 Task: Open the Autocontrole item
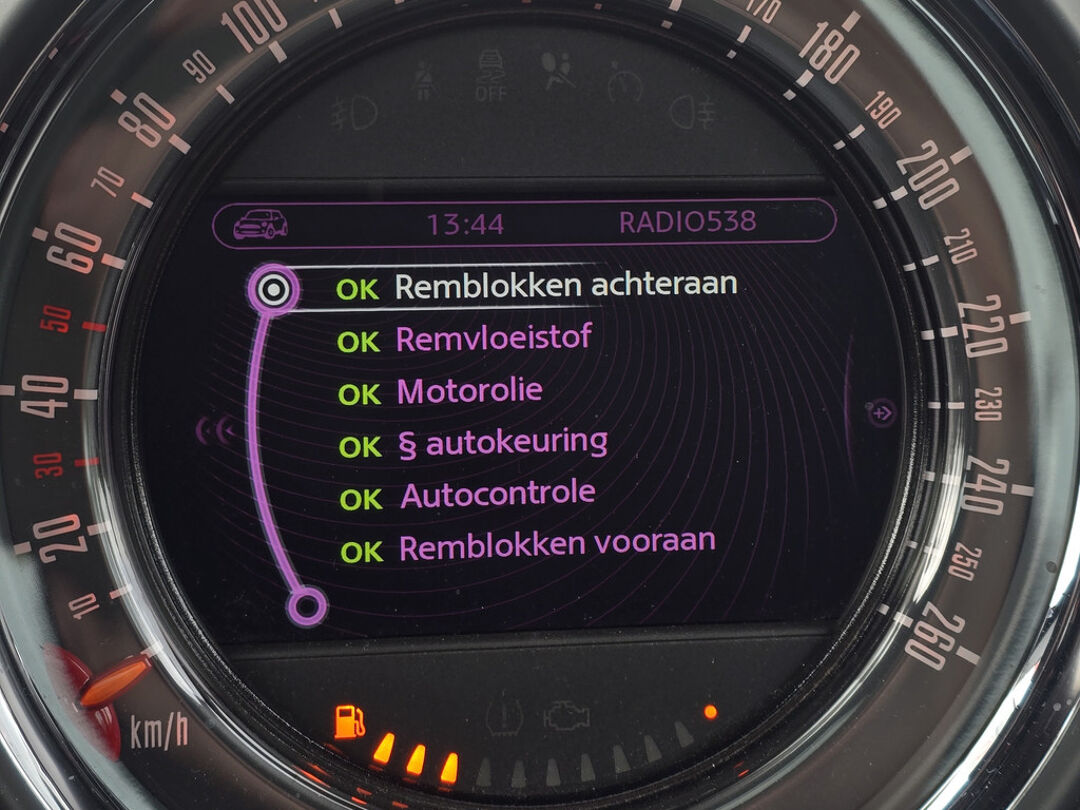tap(497, 495)
